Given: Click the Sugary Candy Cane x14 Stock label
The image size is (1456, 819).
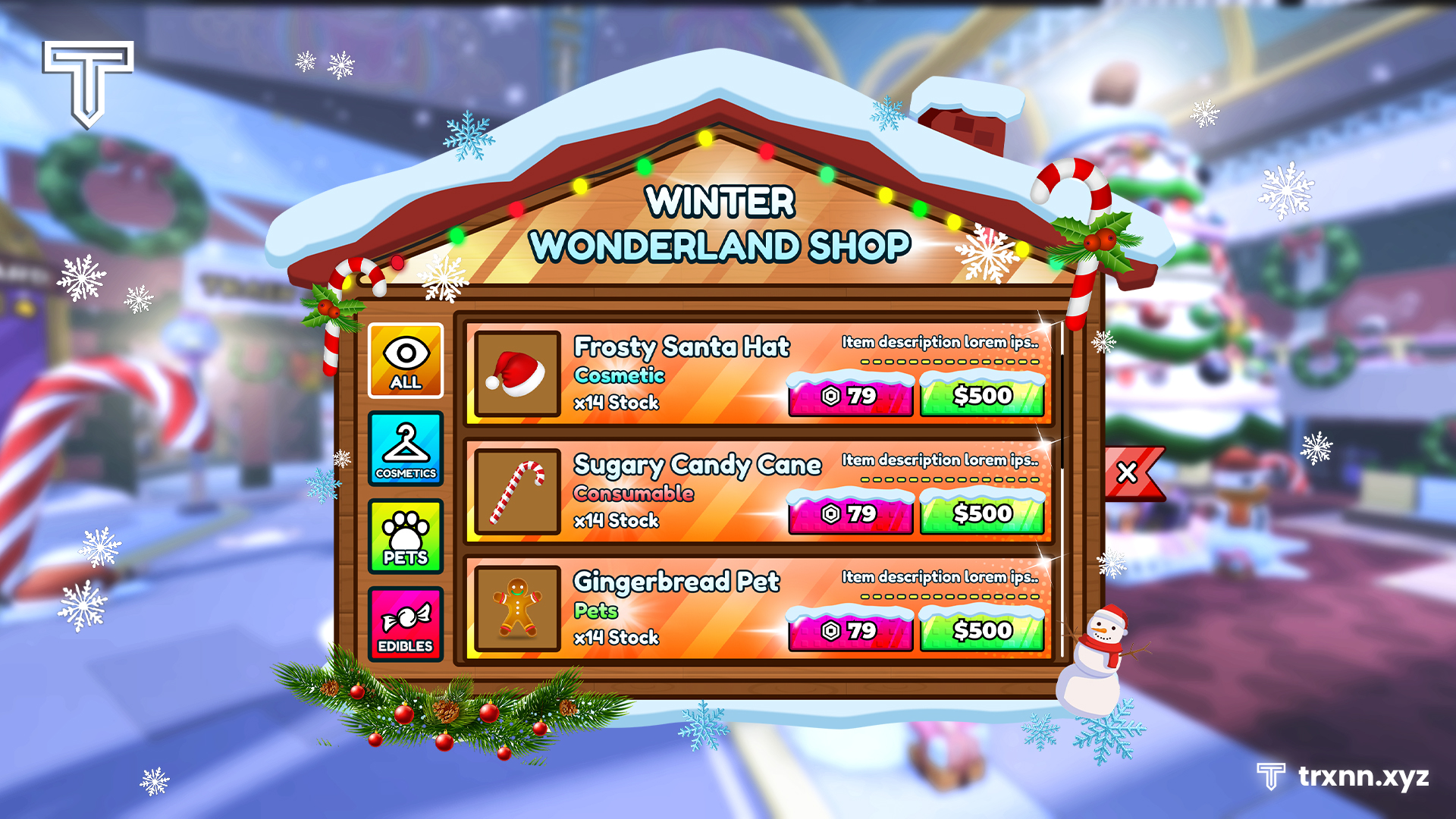Looking at the screenshot, I should pyautogui.click(x=617, y=521).
